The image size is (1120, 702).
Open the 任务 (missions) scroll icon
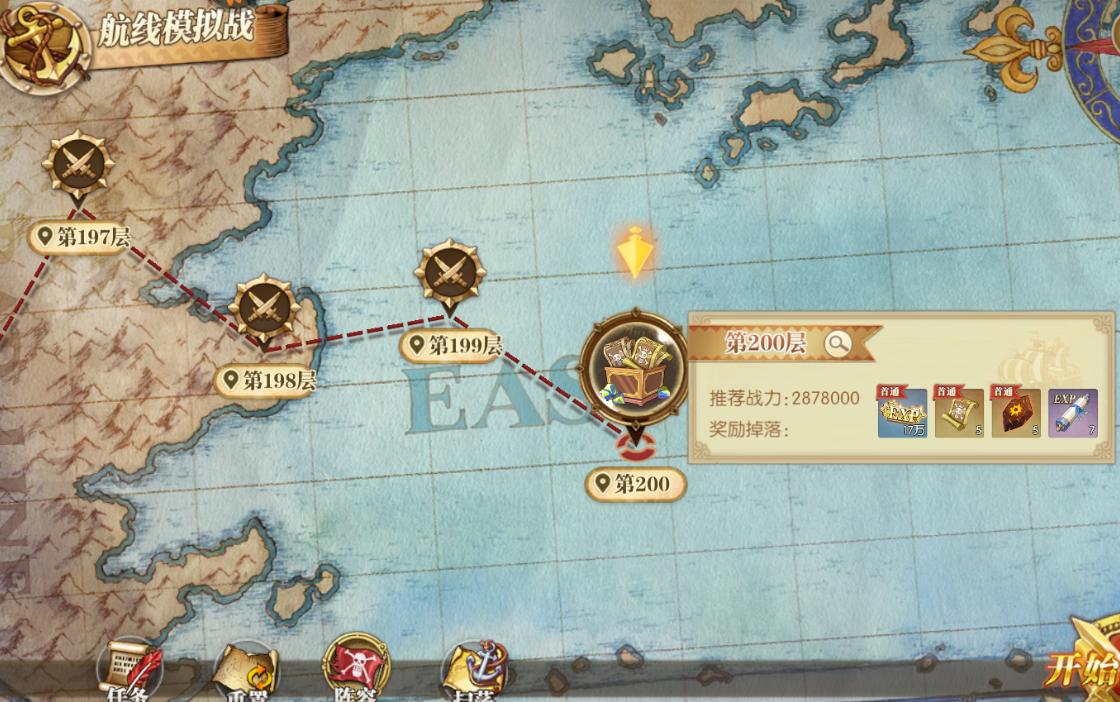coord(130,668)
